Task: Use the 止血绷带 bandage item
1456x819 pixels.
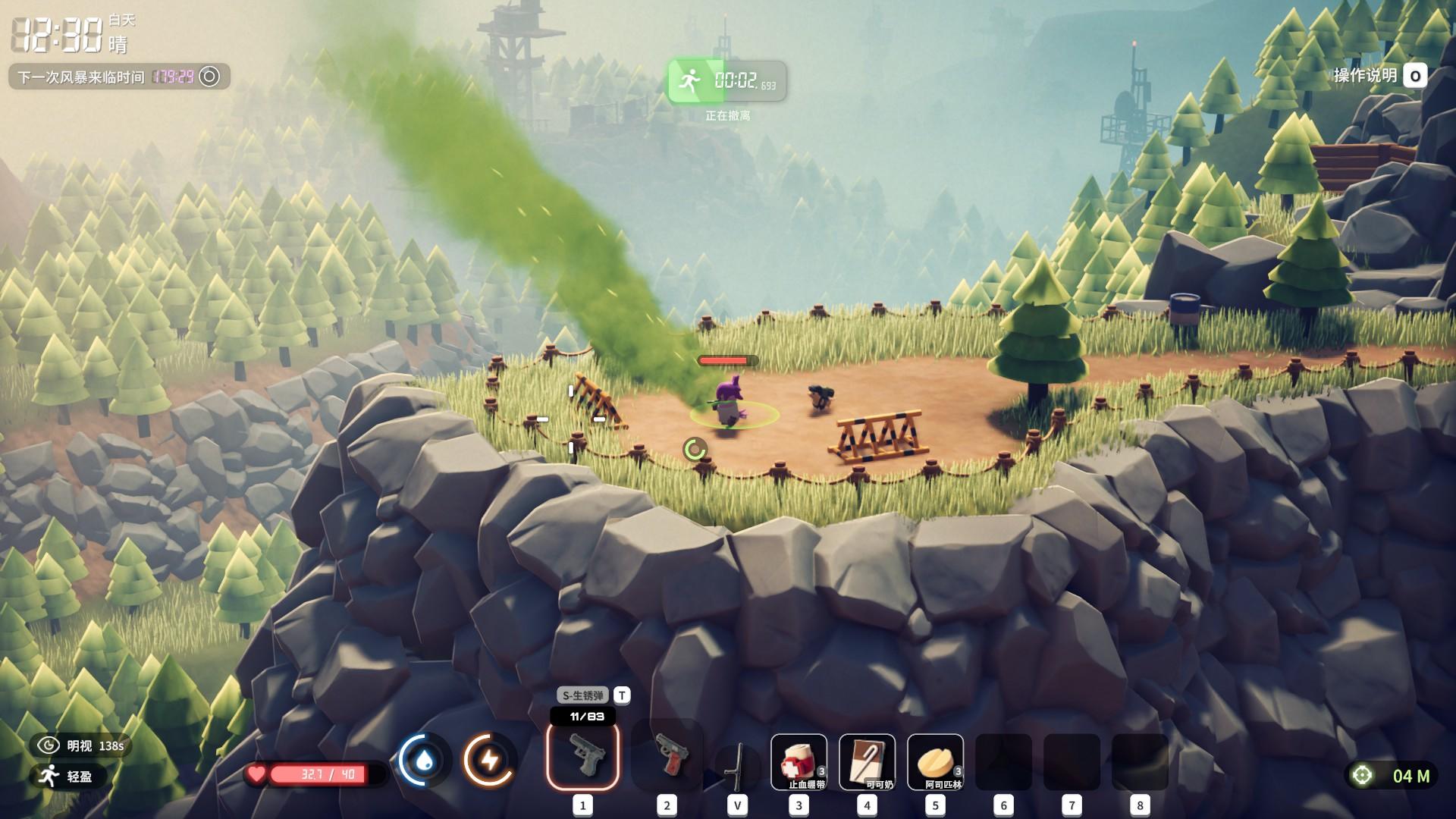Action: (x=799, y=762)
